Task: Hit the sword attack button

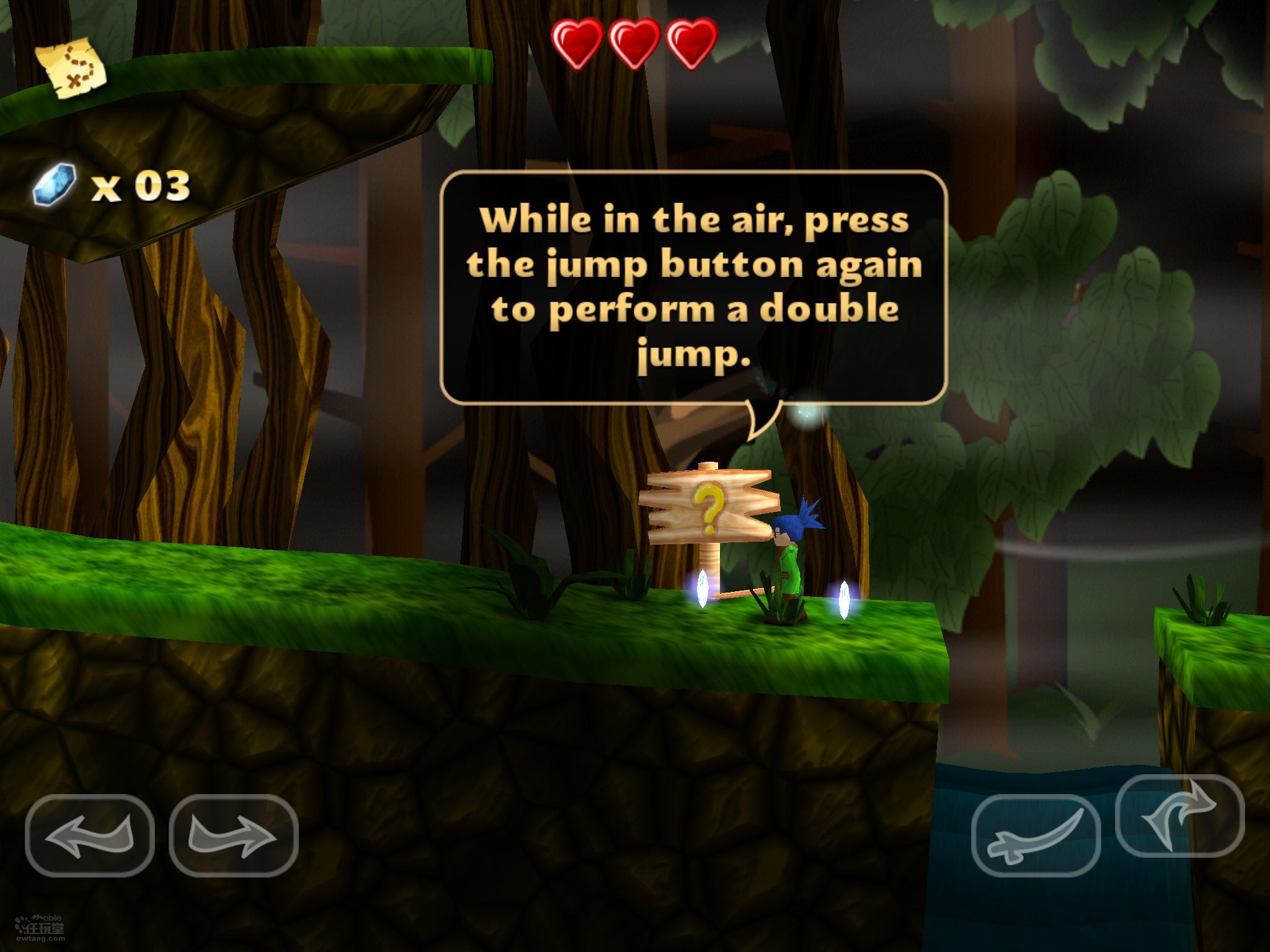Action: (1036, 835)
